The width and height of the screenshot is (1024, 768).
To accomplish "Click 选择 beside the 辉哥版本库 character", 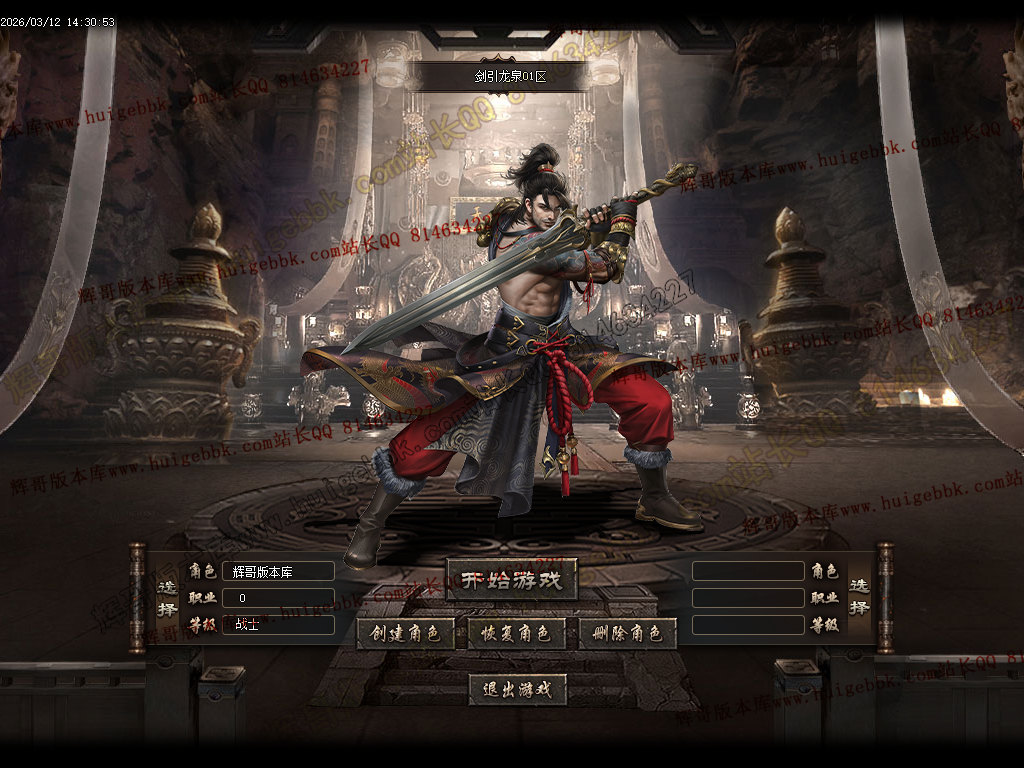I will [168, 597].
